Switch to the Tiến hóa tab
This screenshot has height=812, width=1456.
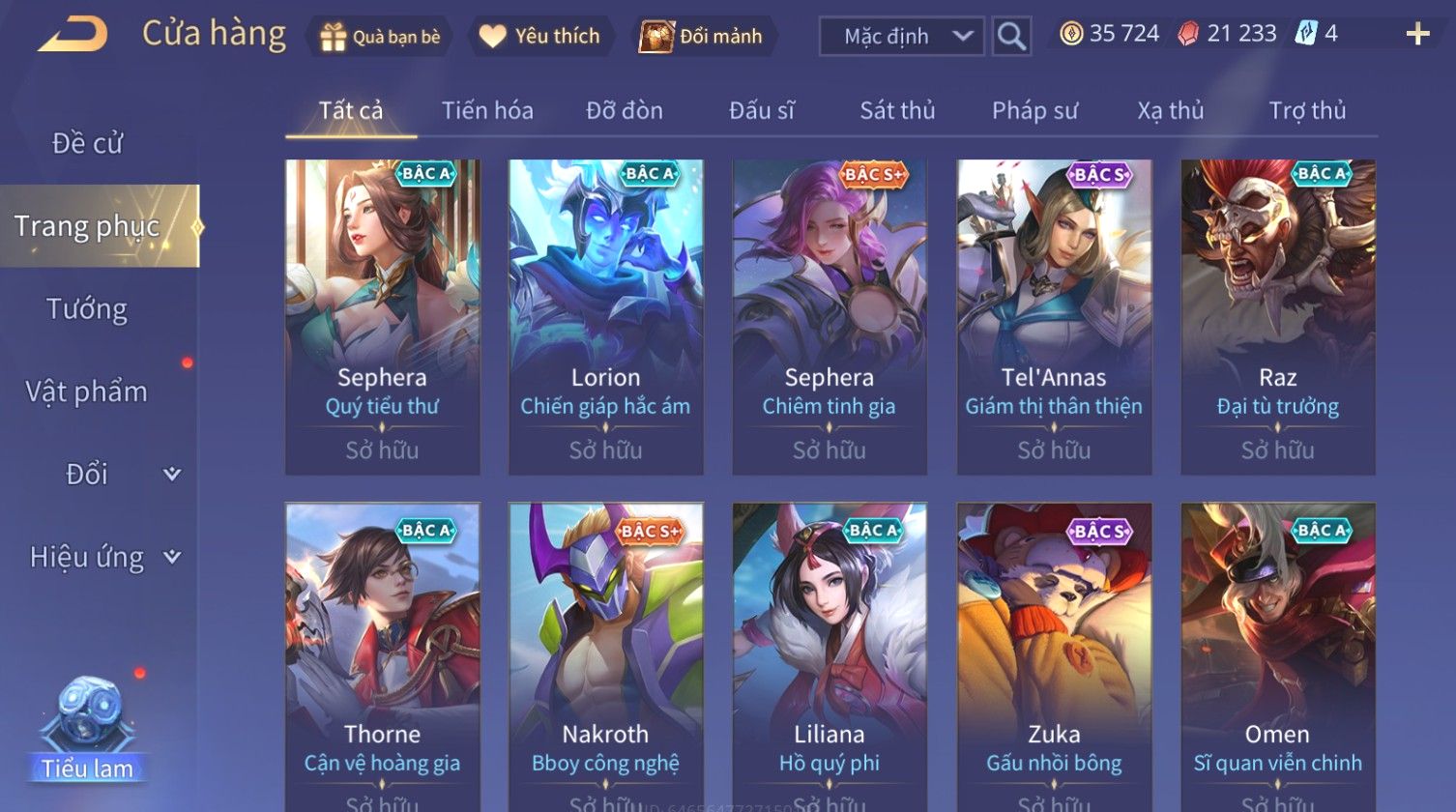(487, 111)
